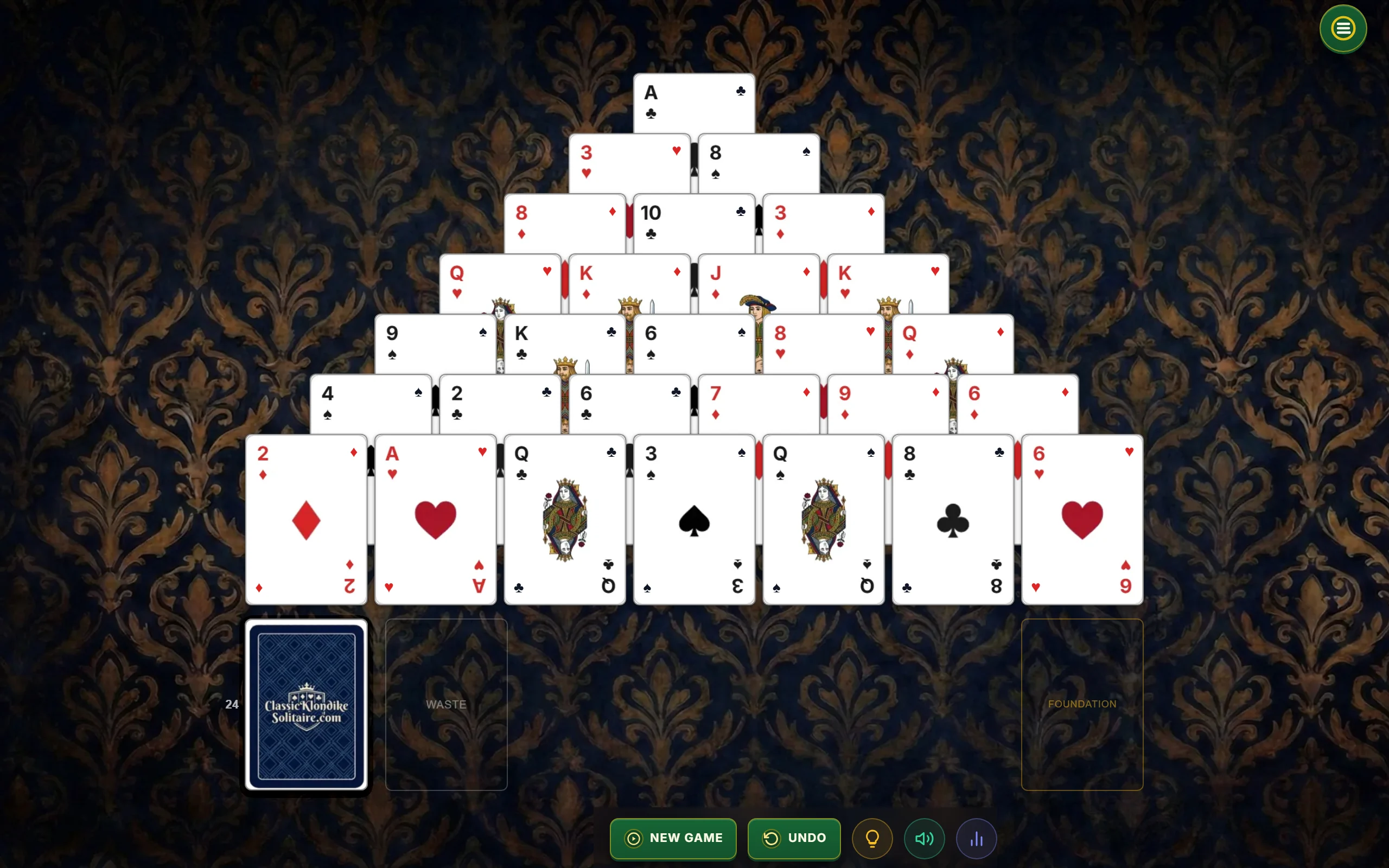Click the 3 of Spades card
1389x868 pixels.
[693, 520]
